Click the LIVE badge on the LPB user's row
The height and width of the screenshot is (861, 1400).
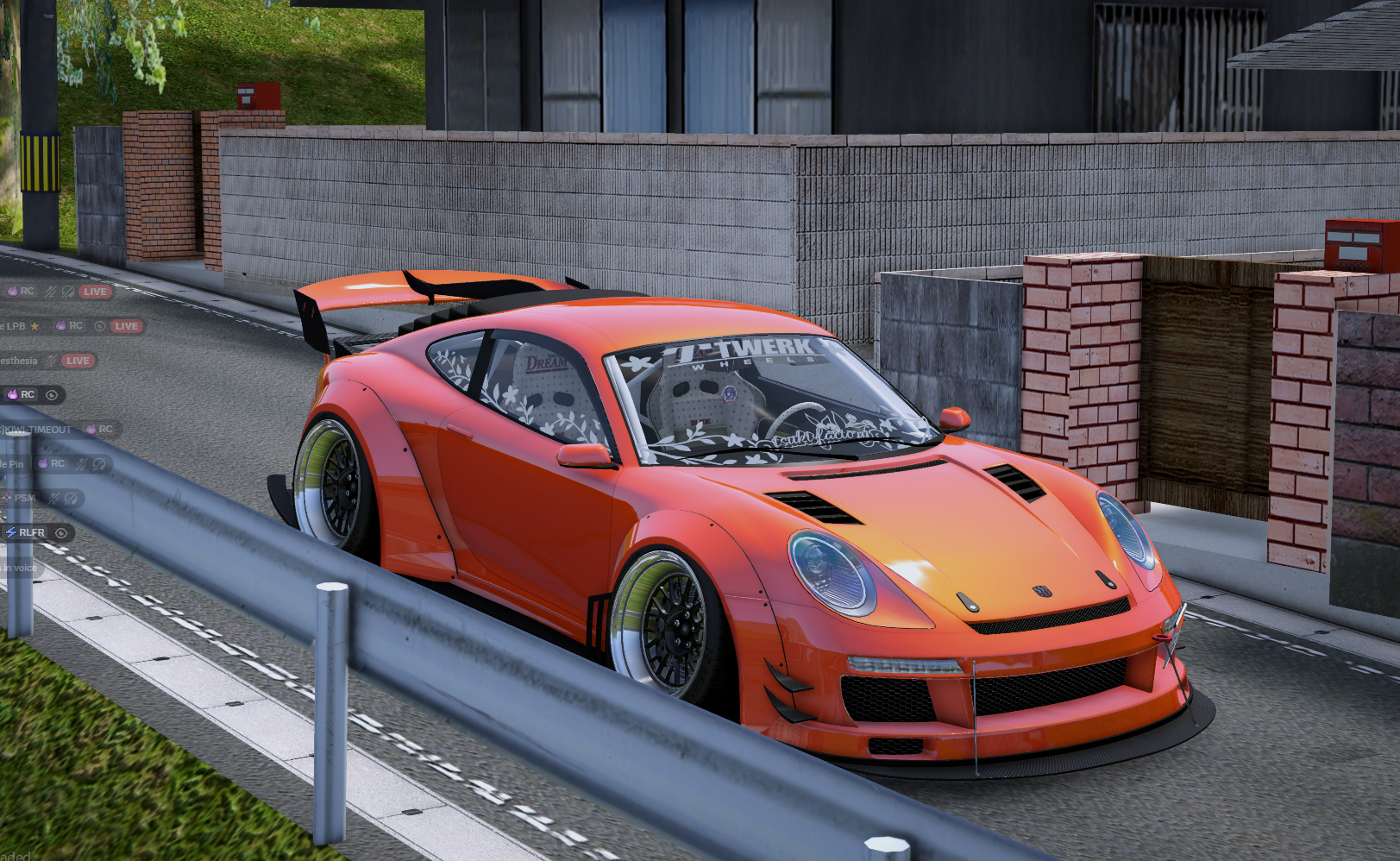coord(126,326)
